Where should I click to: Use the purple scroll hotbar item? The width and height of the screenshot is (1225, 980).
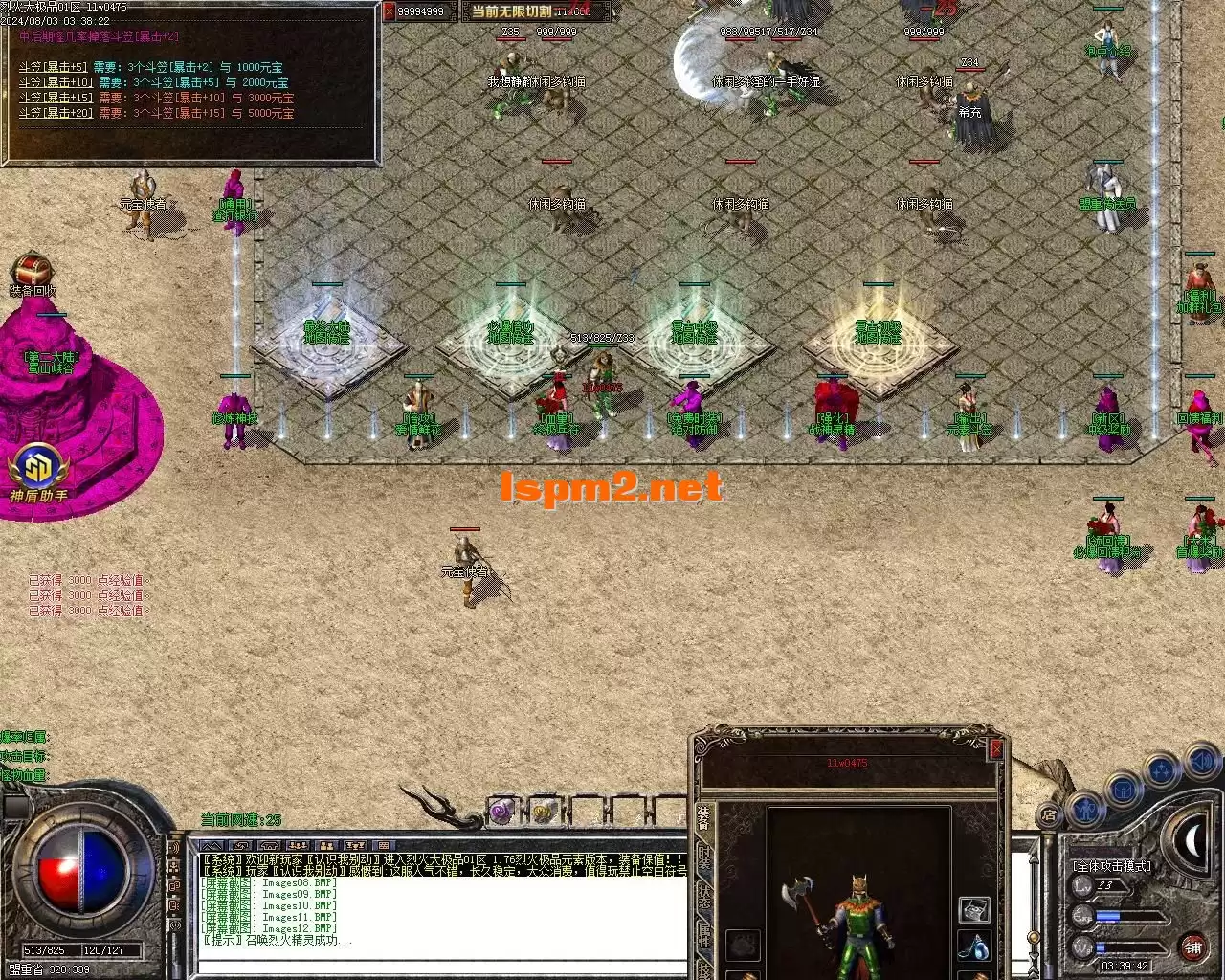coord(502,813)
